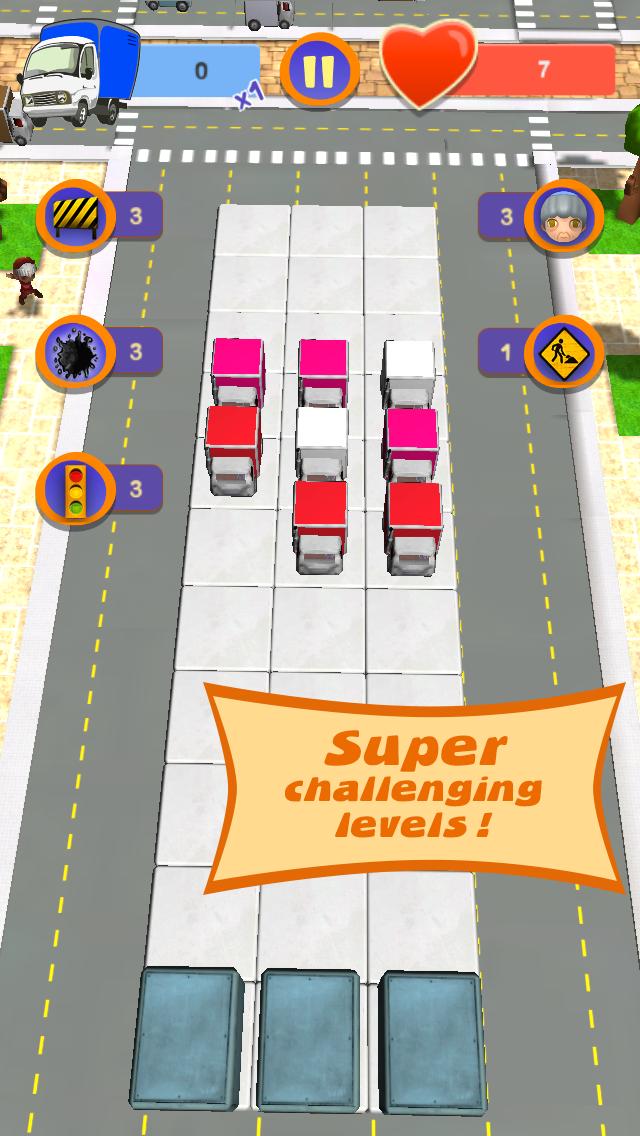Pause the game with the yellow button
Image resolution: width=640 pixels, height=1136 pixels.
point(319,71)
